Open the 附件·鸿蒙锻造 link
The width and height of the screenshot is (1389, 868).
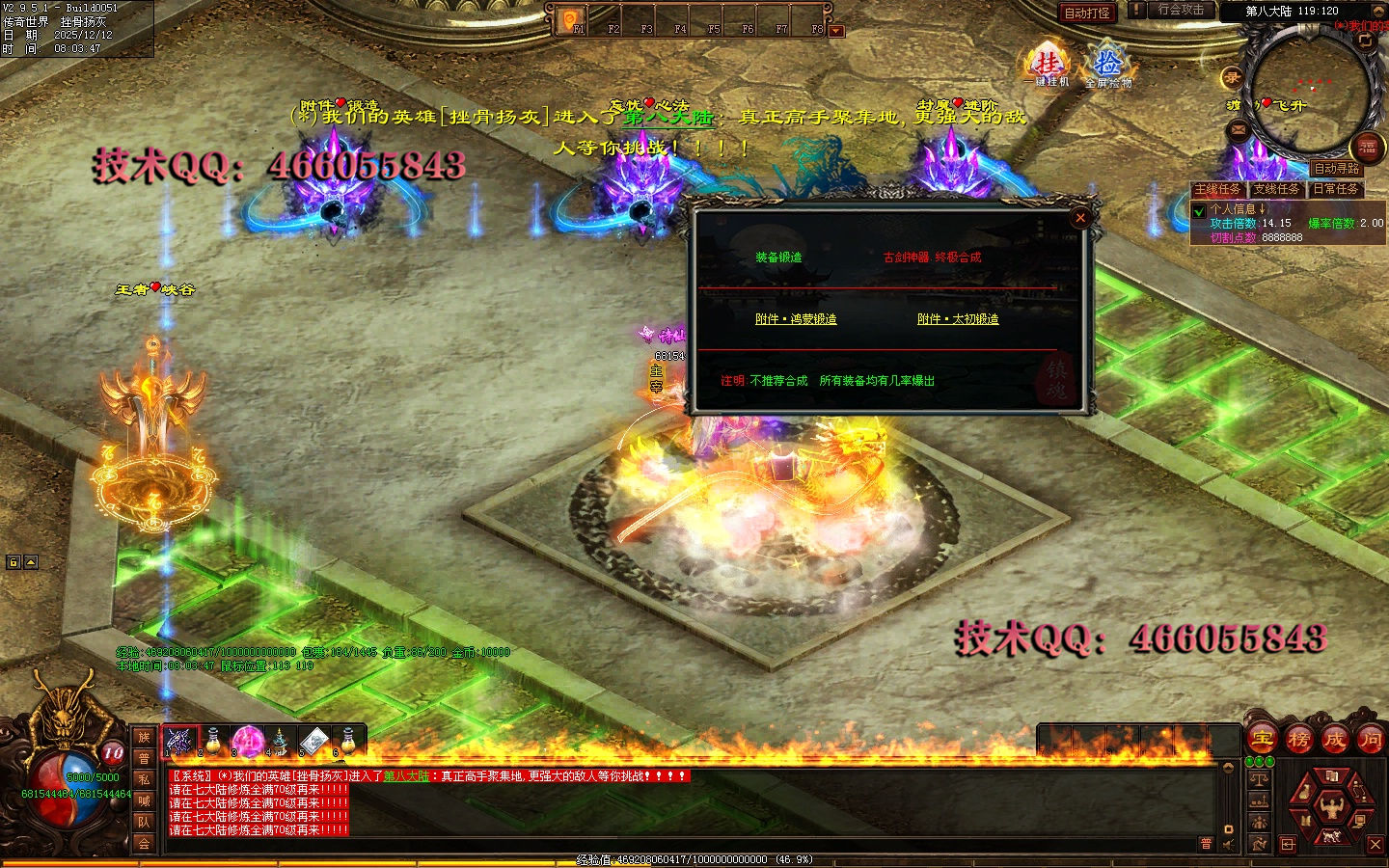[x=796, y=319]
